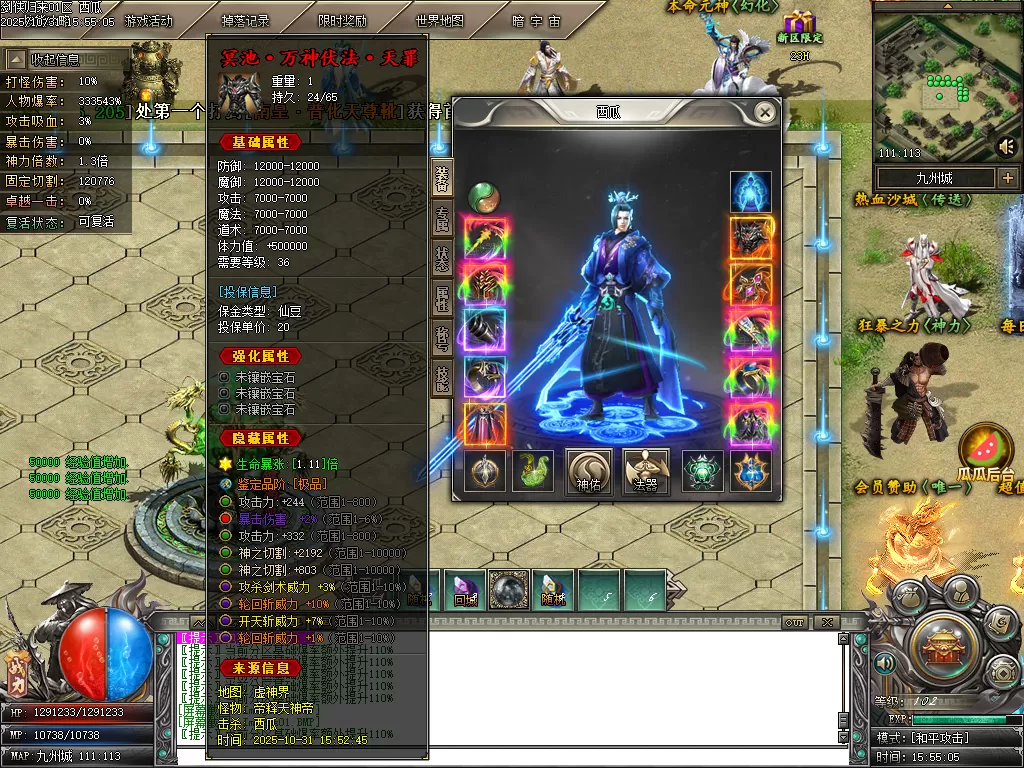Image resolution: width=1024 pixels, height=768 pixels.
Task: Select the 称号 tab
Action: coord(442,336)
